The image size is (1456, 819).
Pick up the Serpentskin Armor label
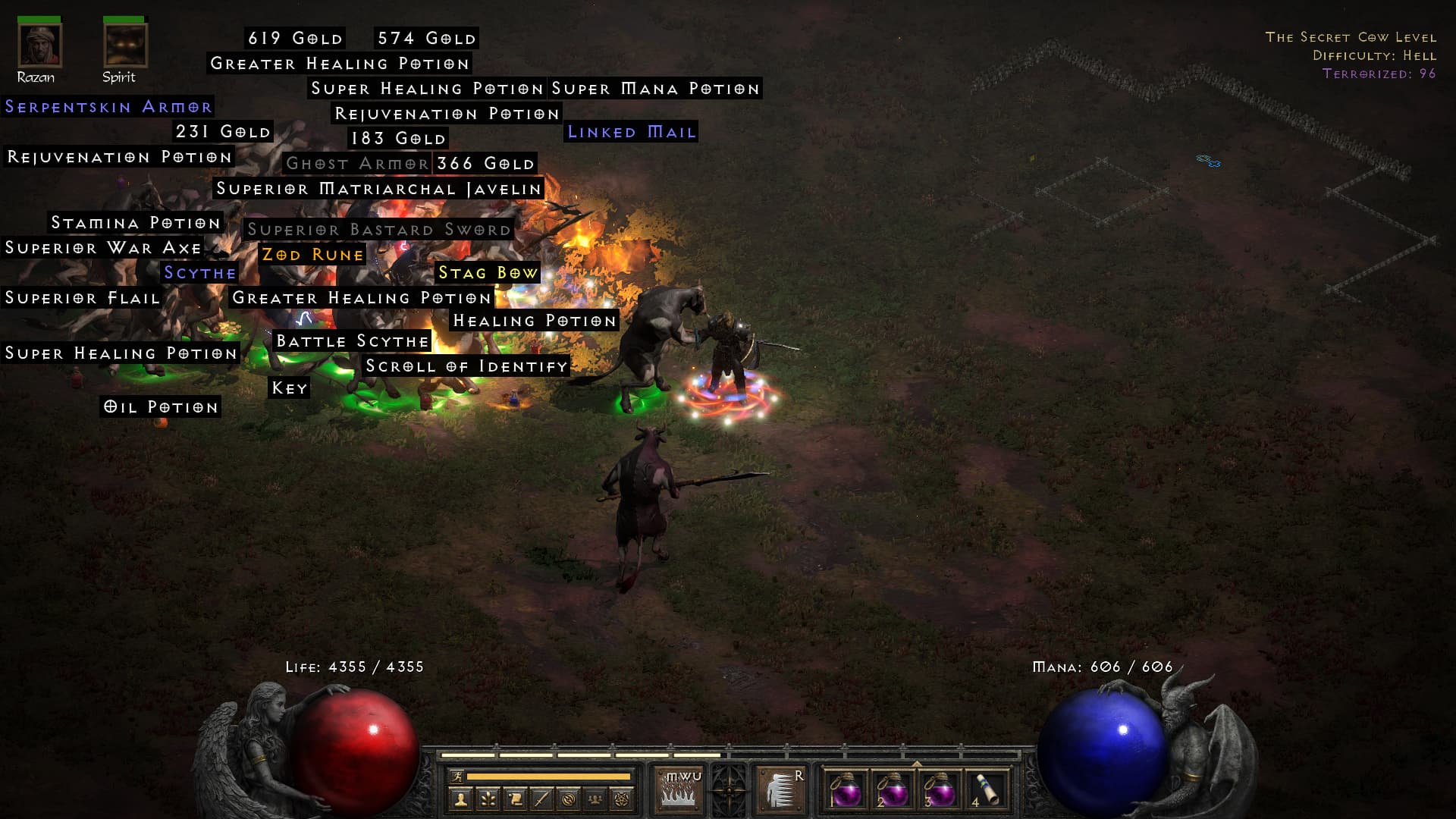click(x=108, y=107)
